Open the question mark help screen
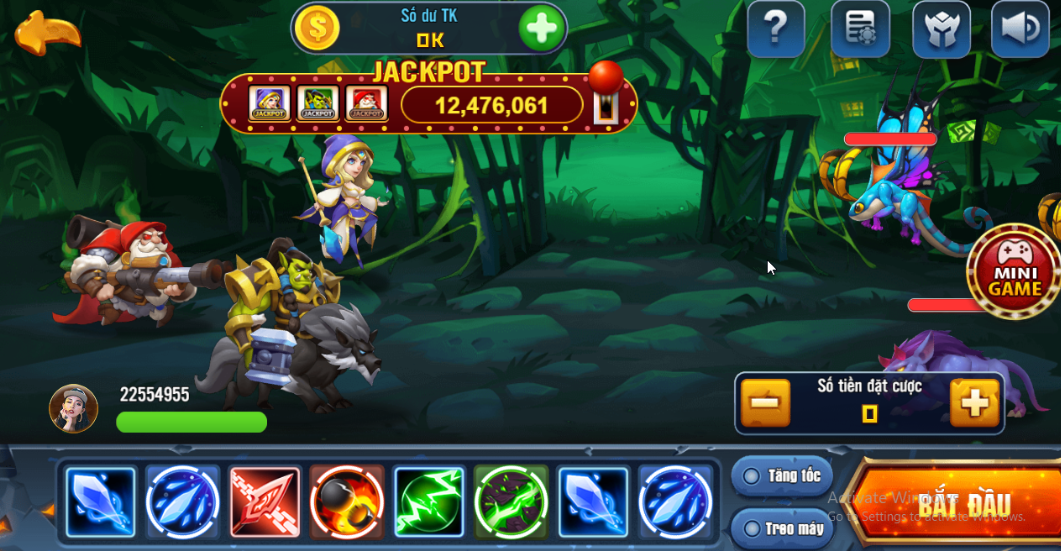 (x=776, y=30)
